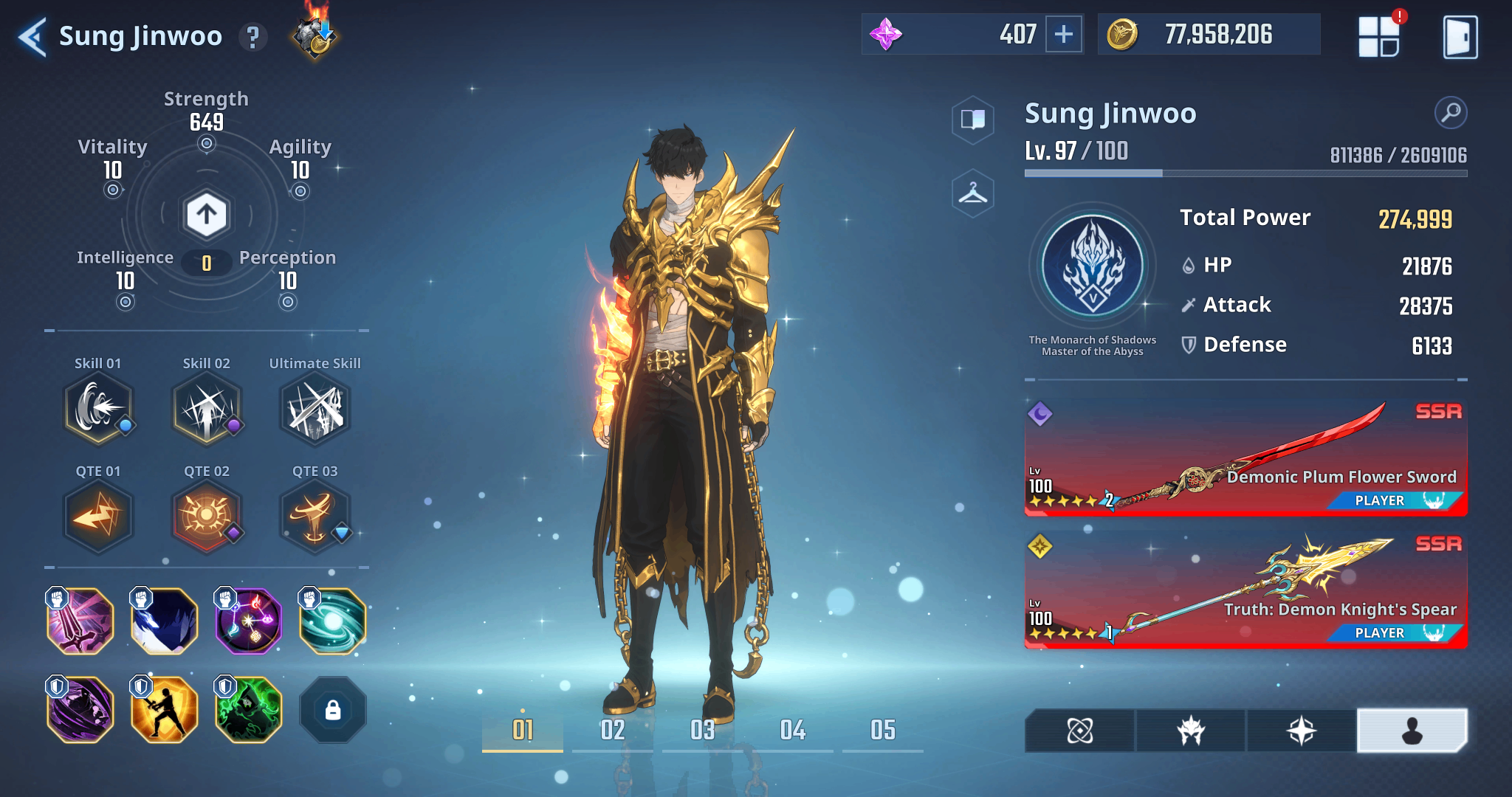Image resolution: width=1512 pixels, height=797 pixels.
Task: Switch to preset 05 tab
Action: [882, 731]
